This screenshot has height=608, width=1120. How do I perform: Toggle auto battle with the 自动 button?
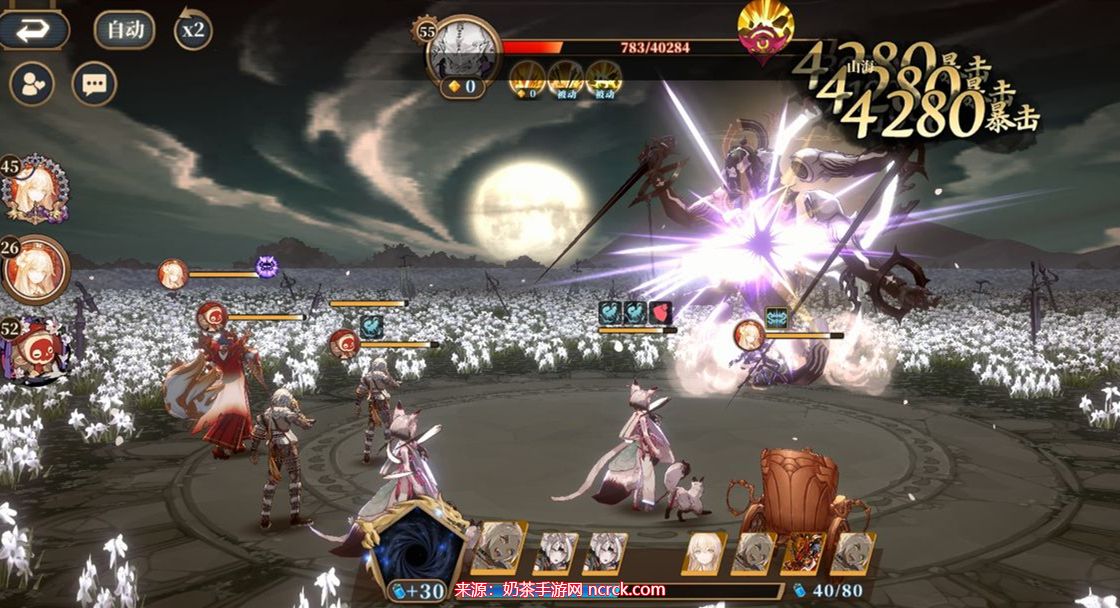pyautogui.click(x=125, y=29)
